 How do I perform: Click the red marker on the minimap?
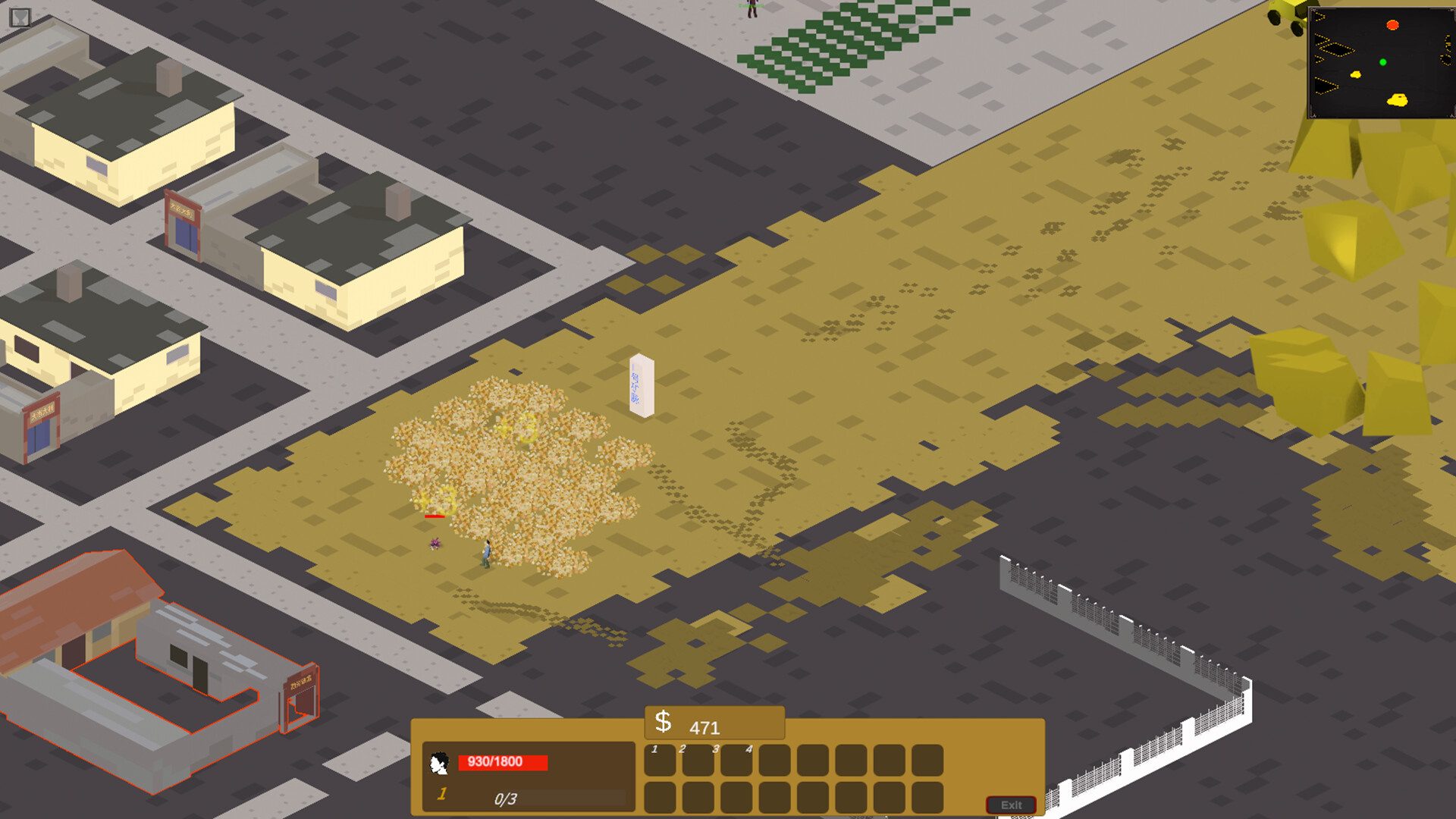click(1395, 25)
